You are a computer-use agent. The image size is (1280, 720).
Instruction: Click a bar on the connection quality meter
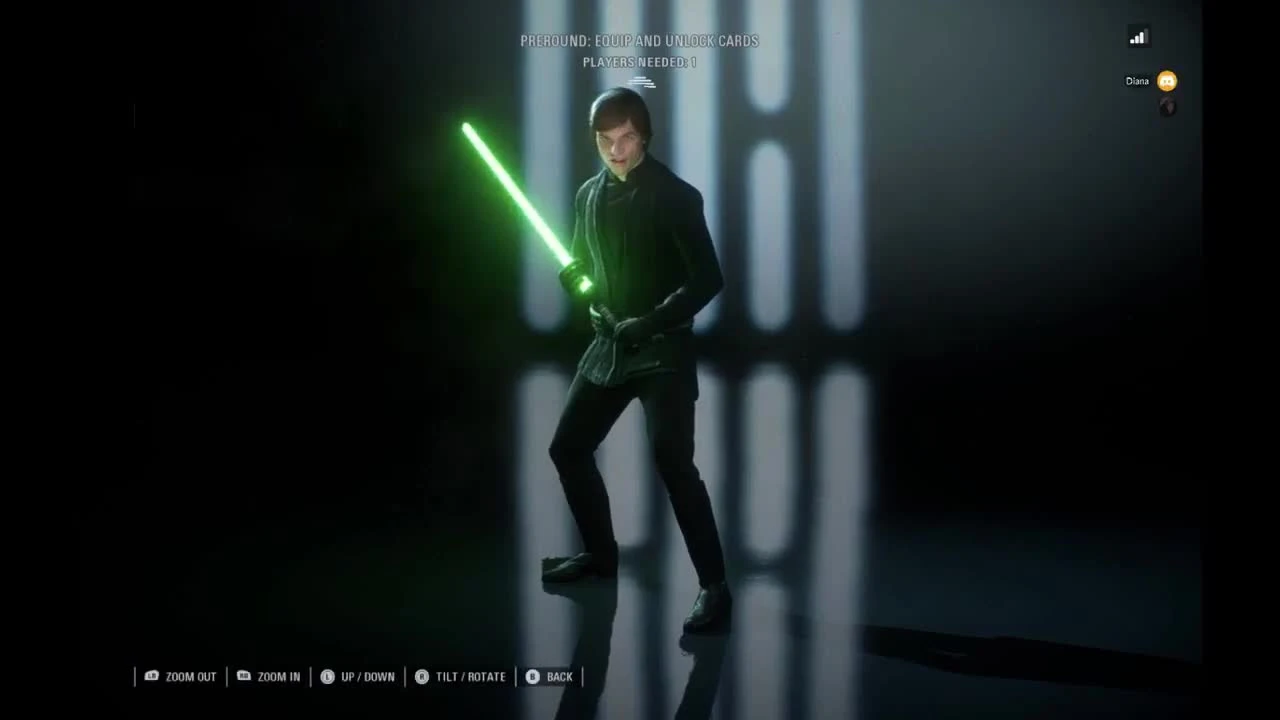click(x=1140, y=36)
